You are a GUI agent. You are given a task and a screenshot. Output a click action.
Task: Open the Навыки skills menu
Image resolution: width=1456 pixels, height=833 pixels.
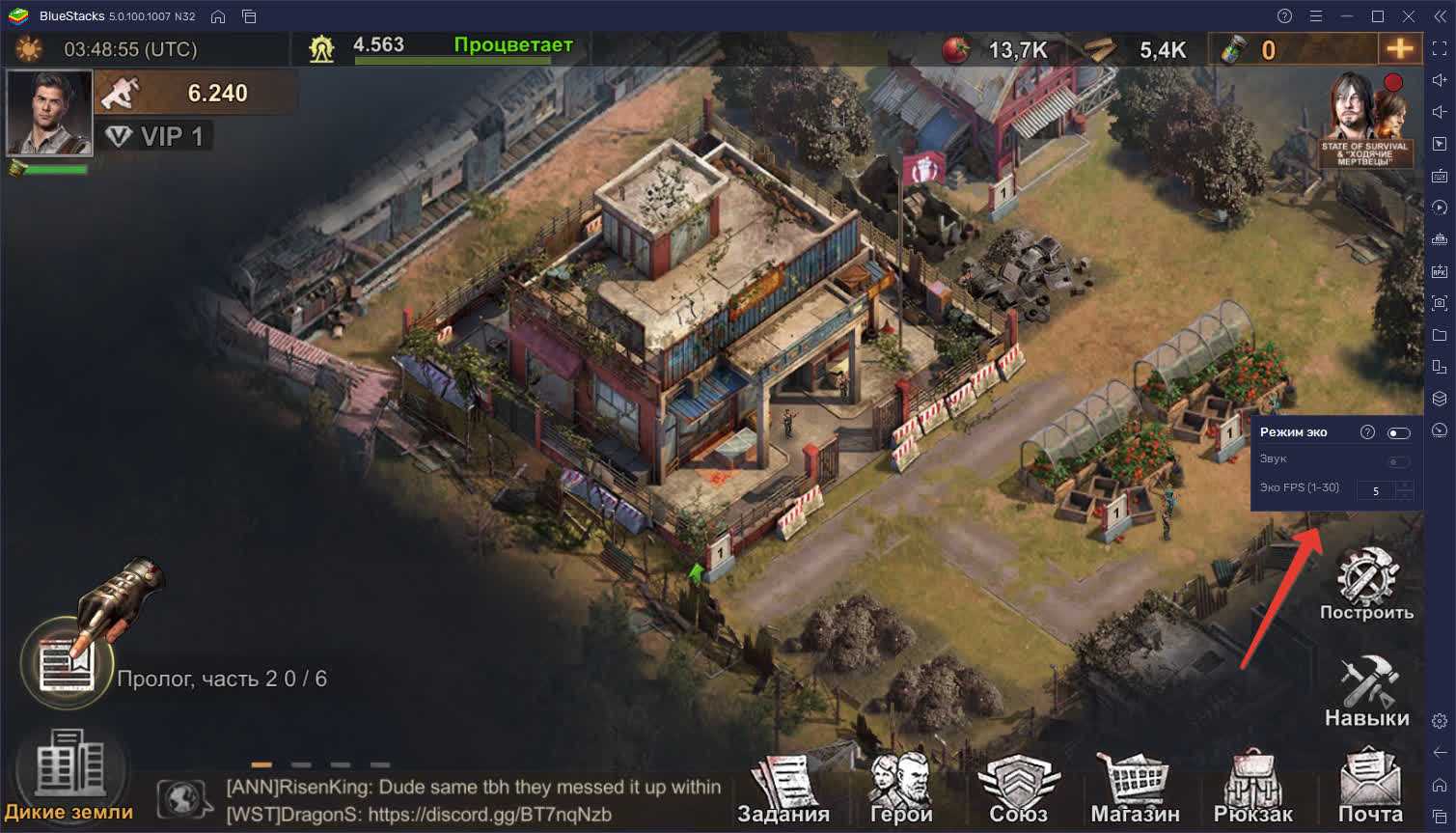[1366, 691]
